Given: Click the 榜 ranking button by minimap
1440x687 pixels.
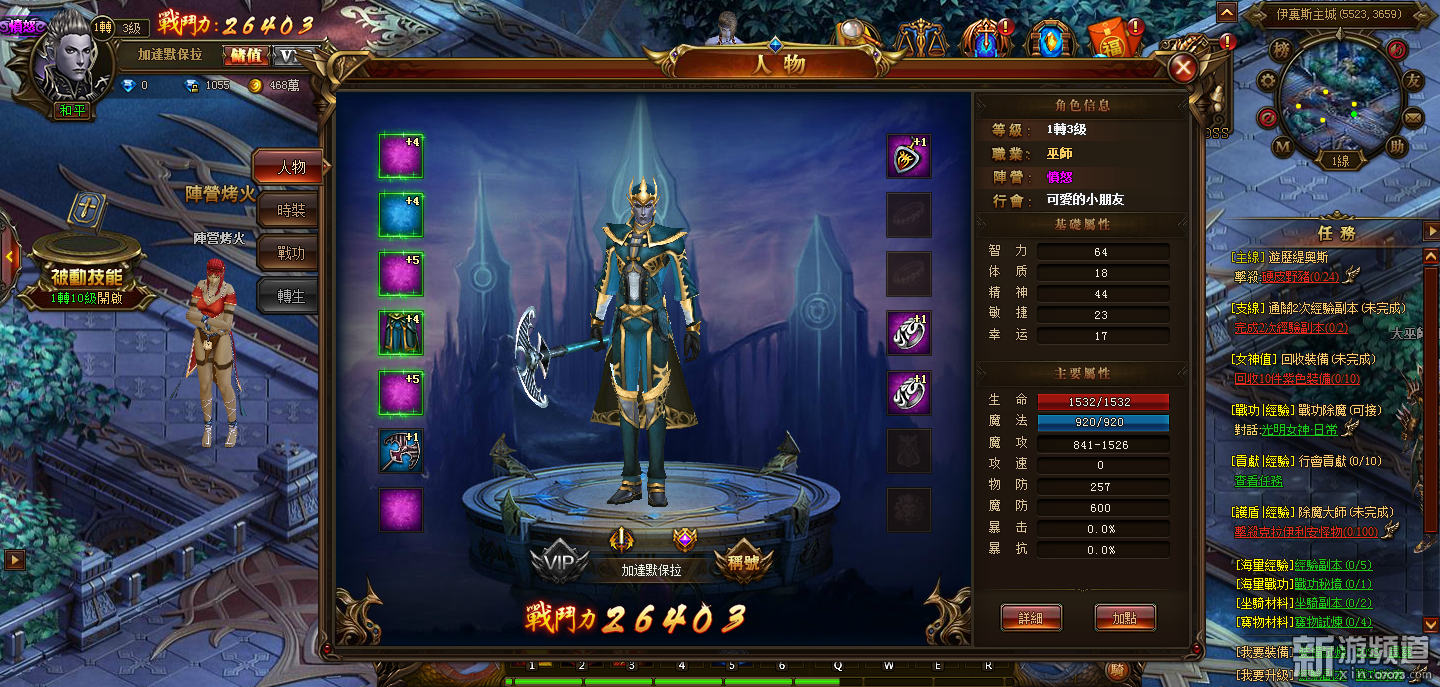Looking at the screenshot, I should [x=1281, y=50].
